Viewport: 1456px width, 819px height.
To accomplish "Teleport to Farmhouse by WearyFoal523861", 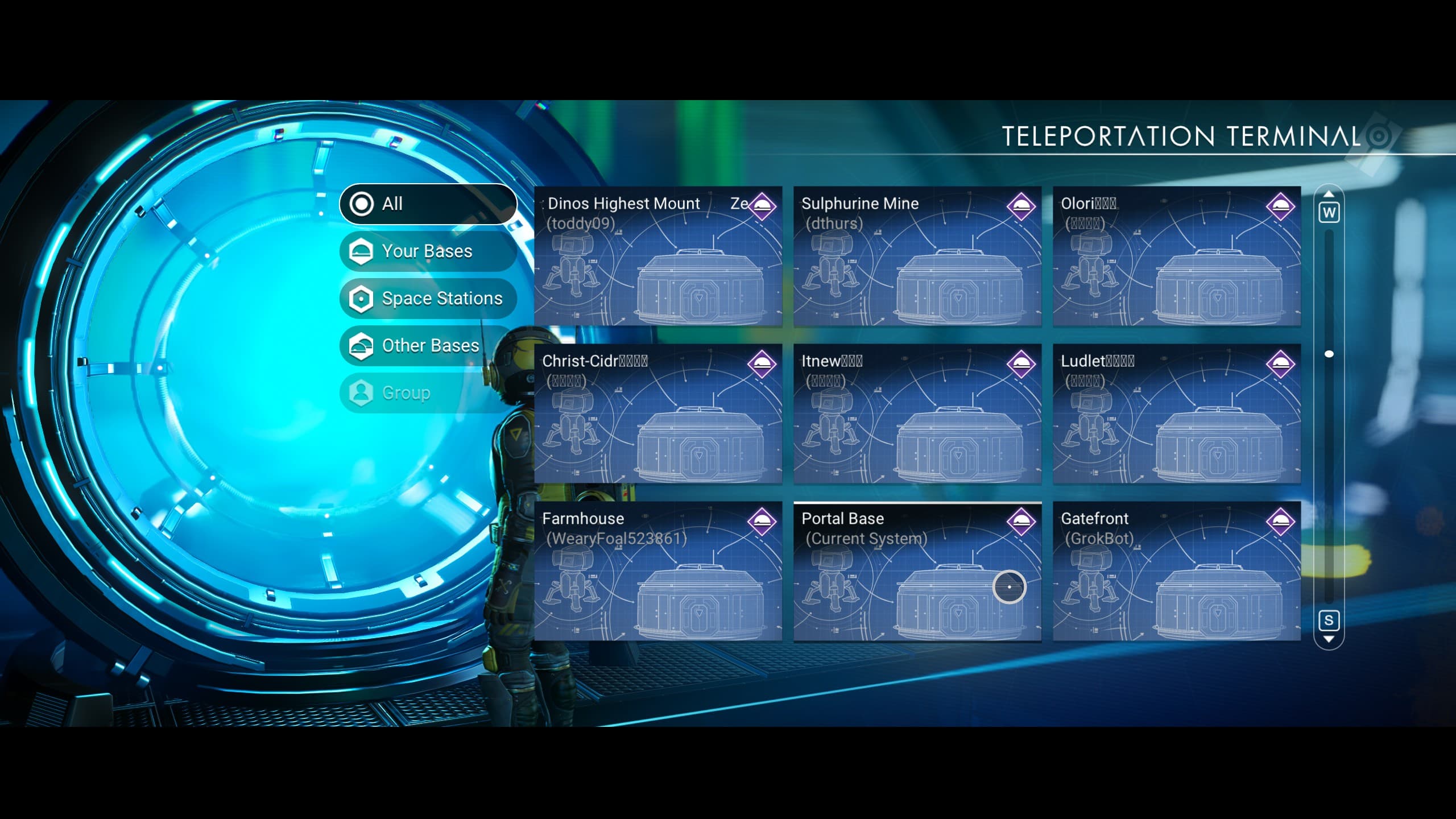I will click(658, 571).
